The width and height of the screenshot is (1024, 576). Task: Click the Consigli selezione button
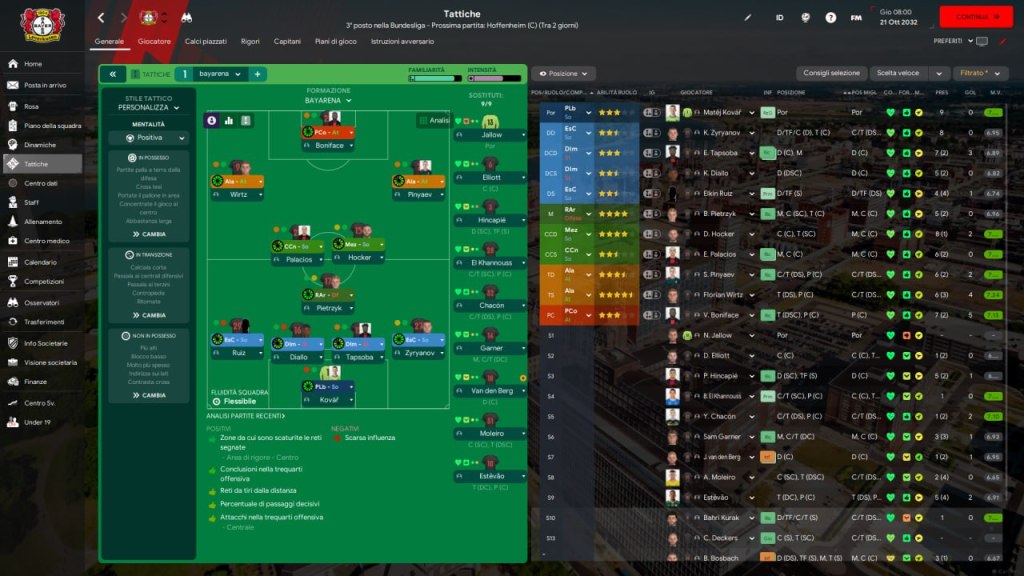point(831,74)
